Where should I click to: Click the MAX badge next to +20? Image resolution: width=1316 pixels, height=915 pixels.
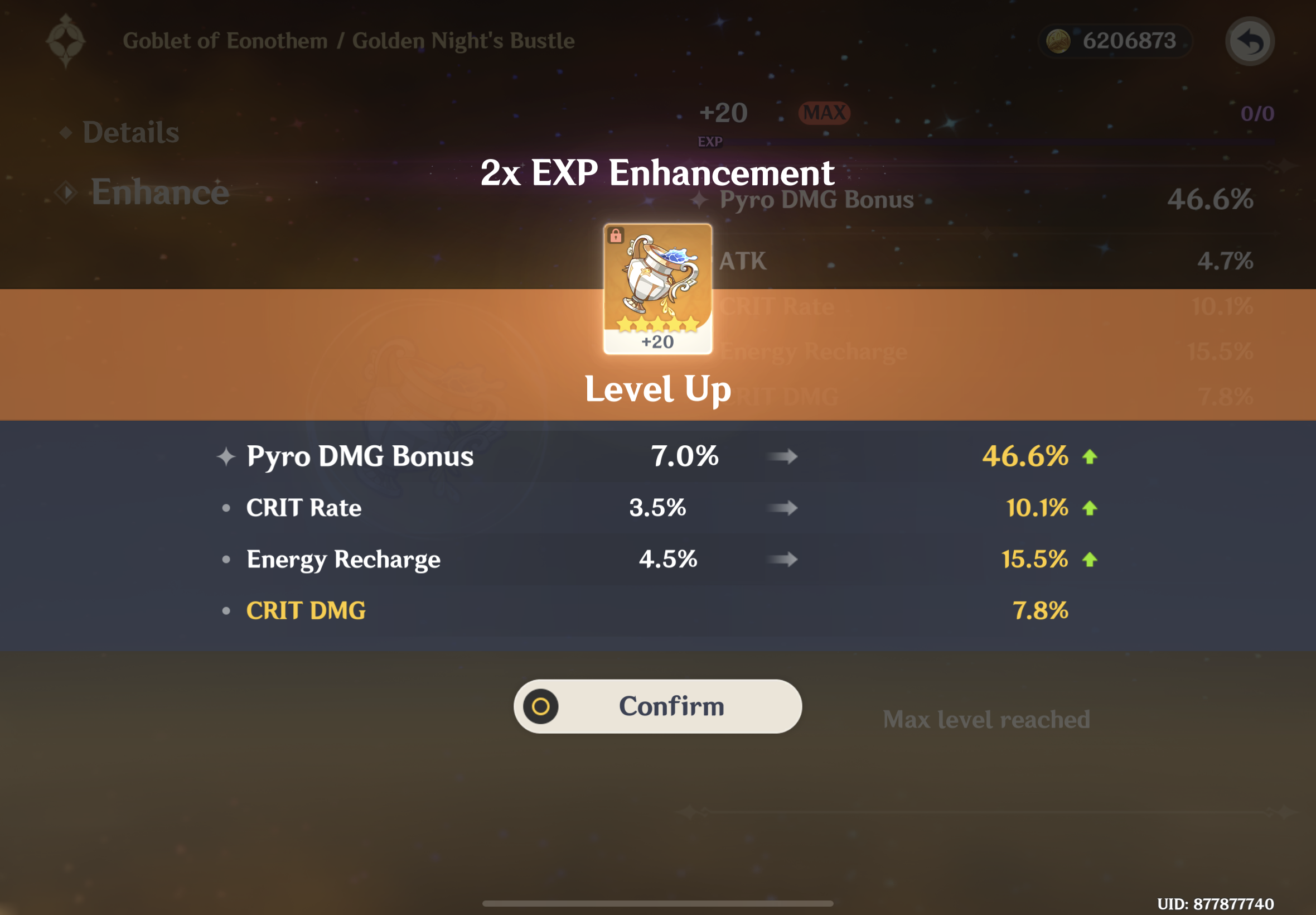(x=823, y=113)
